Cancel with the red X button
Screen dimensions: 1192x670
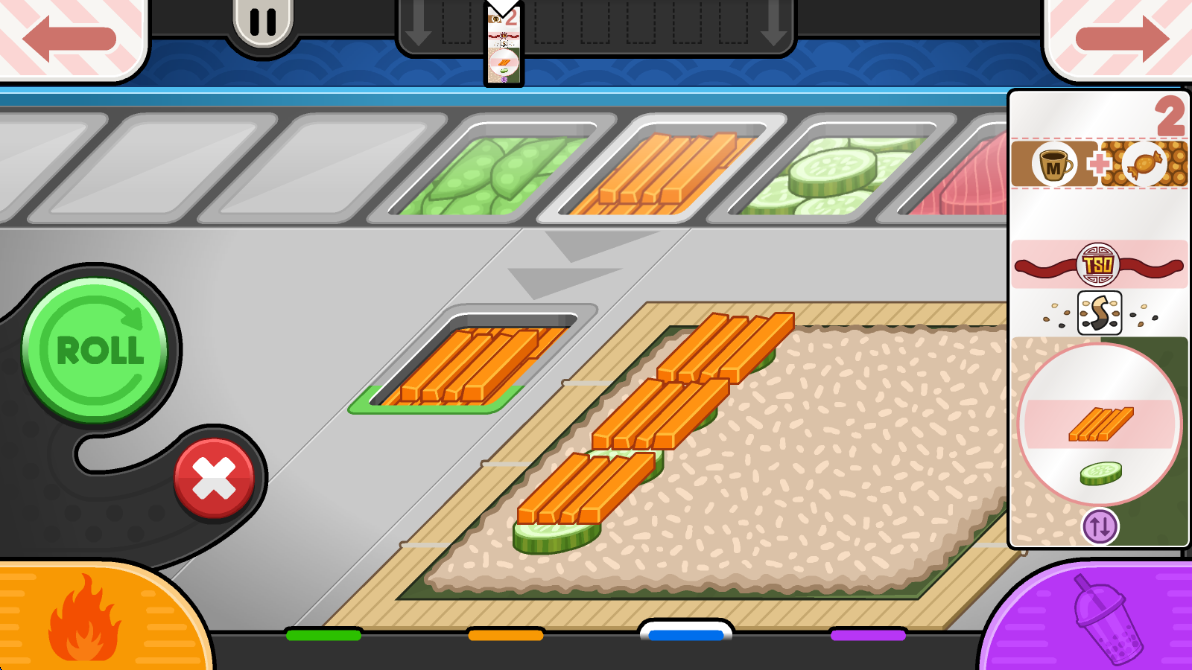(x=214, y=479)
